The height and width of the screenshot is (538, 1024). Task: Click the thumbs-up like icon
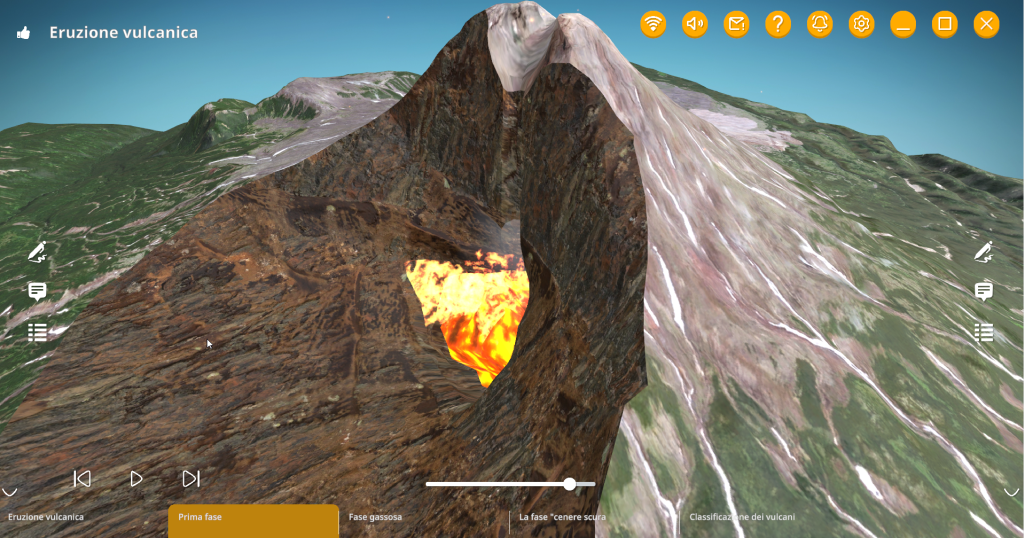(x=23, y=33)
